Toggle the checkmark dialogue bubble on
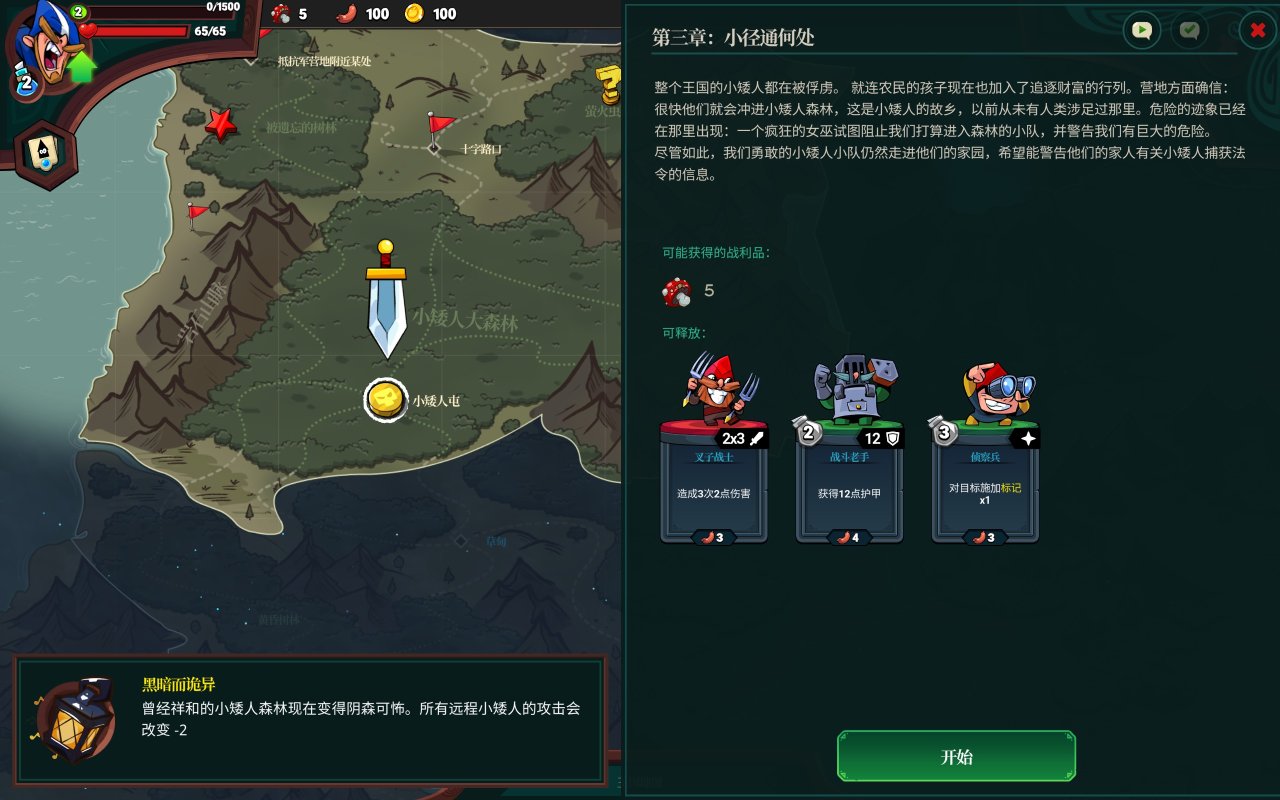This screenshot has height=800, width=1280. (x=1188, y=30)
